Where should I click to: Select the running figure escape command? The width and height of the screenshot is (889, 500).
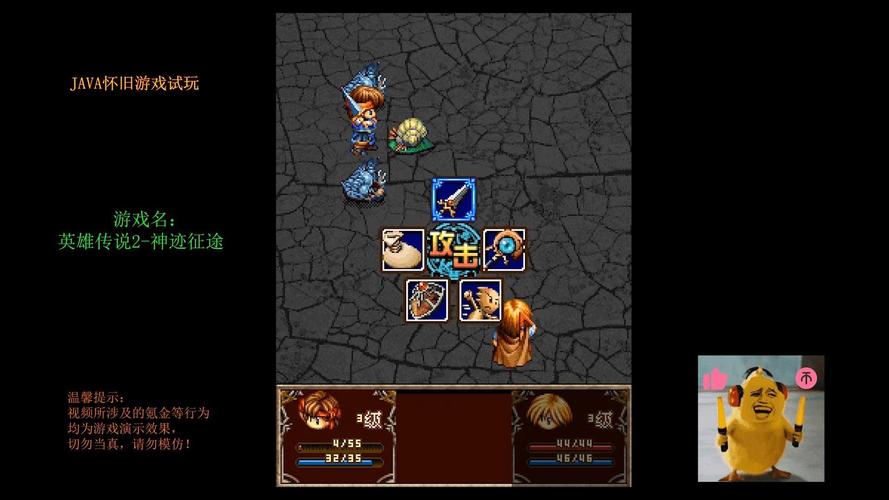coord(480,300)
